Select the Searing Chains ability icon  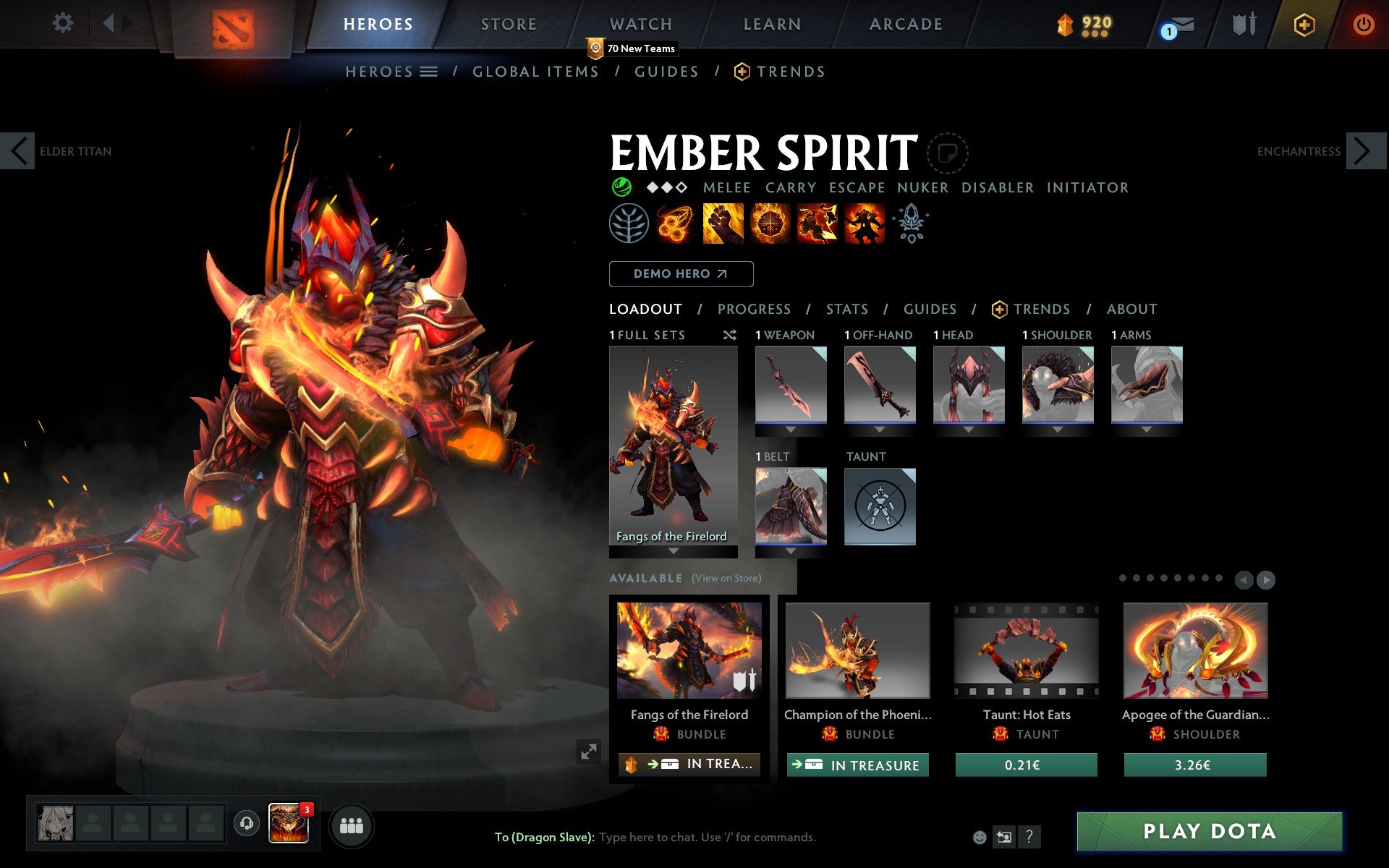675,223
